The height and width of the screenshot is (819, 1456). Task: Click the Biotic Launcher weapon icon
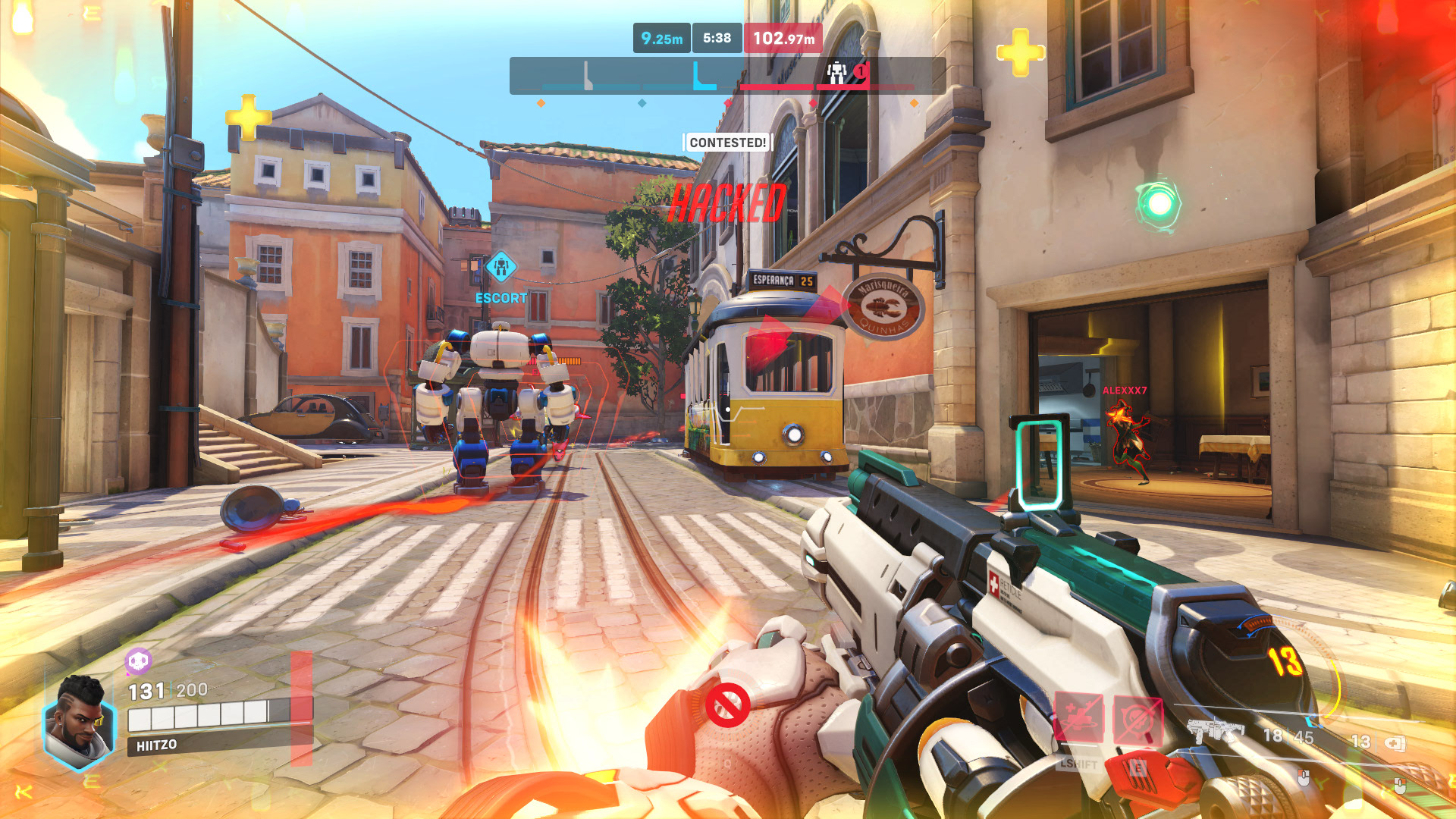[x=1216, y=731]
